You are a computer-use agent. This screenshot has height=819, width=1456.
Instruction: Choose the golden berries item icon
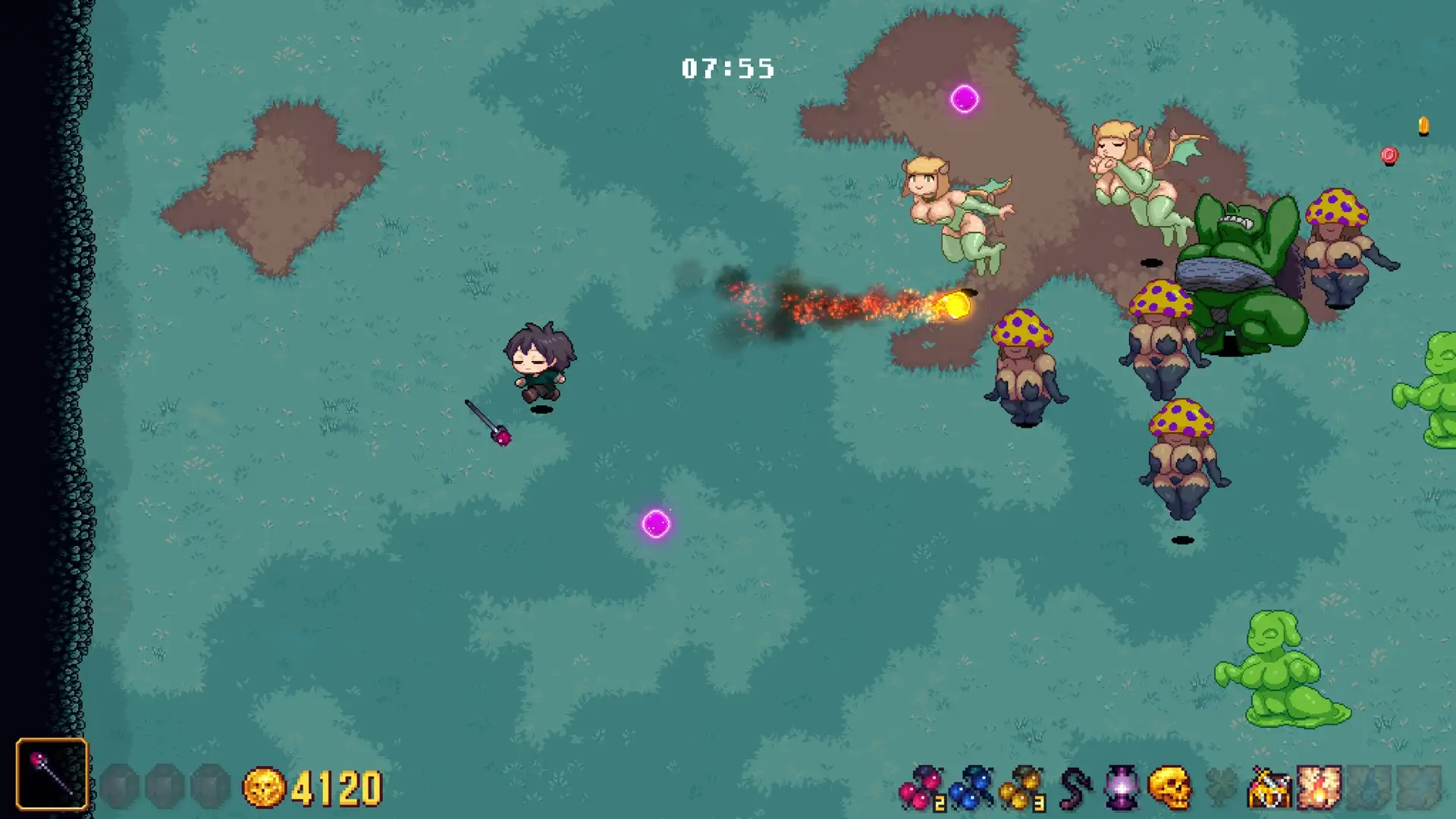(1021, 788)
